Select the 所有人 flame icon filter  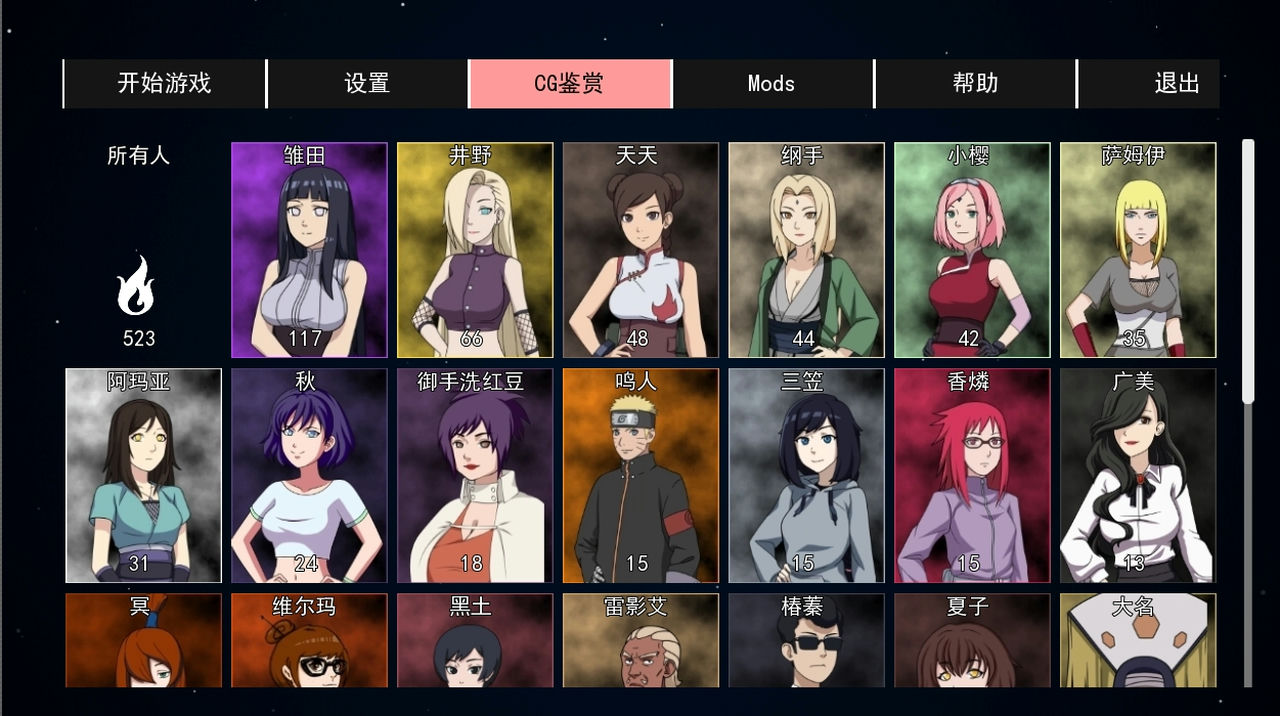coord(138,286)
